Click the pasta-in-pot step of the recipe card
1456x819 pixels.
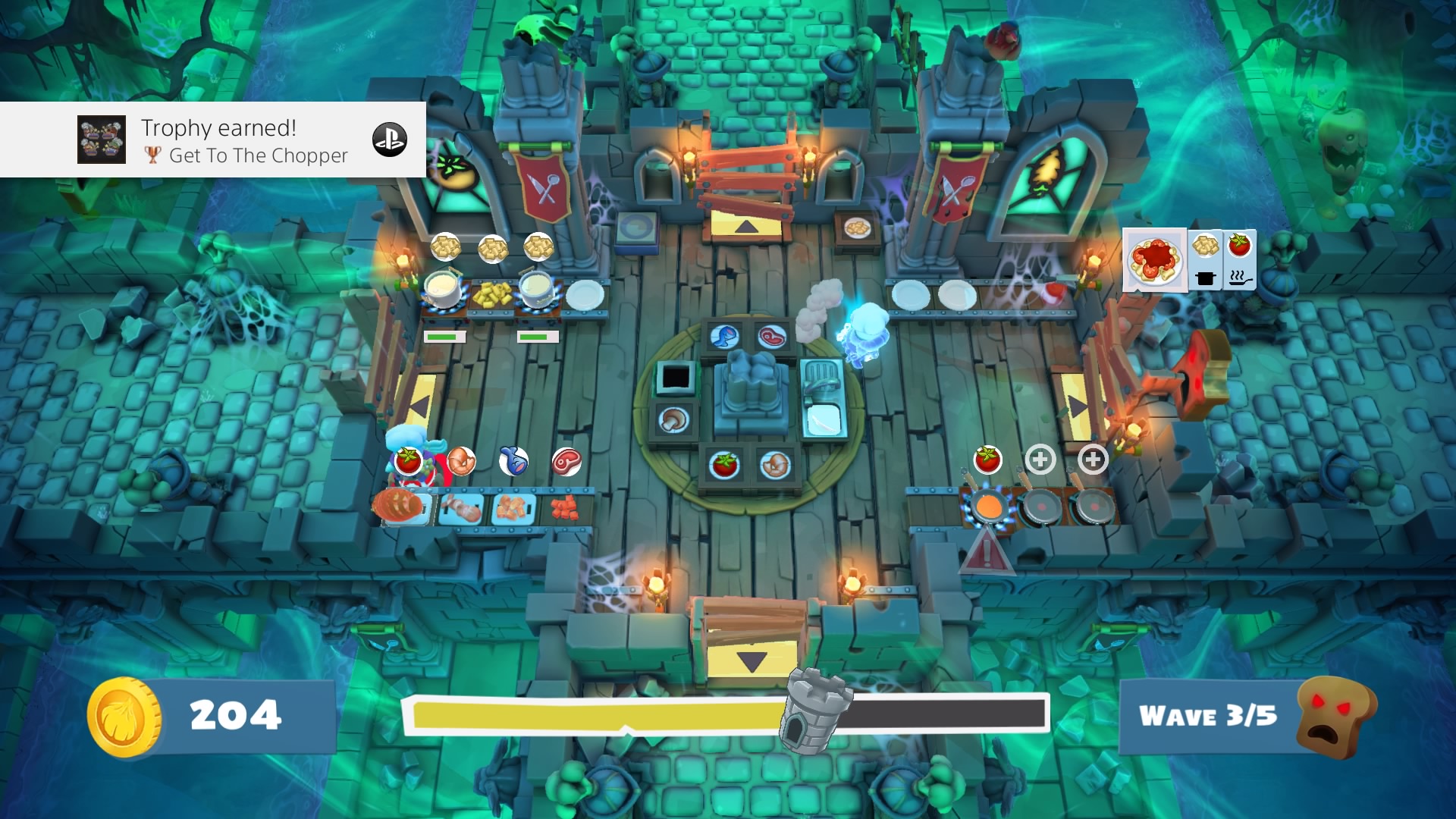[x=1203, y=262]
